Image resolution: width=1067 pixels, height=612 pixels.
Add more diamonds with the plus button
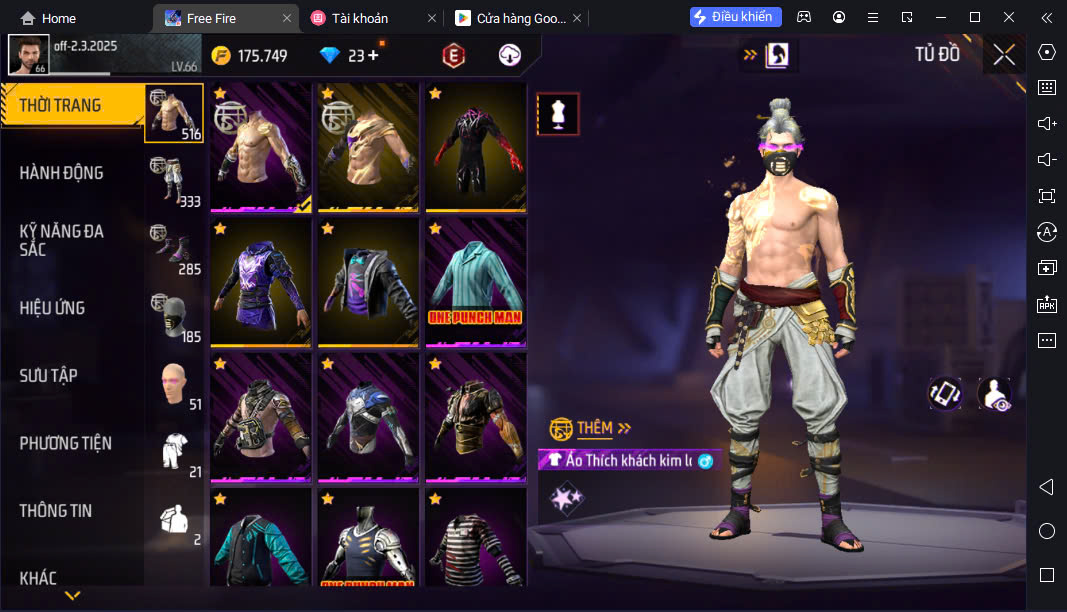pos(373,56)
